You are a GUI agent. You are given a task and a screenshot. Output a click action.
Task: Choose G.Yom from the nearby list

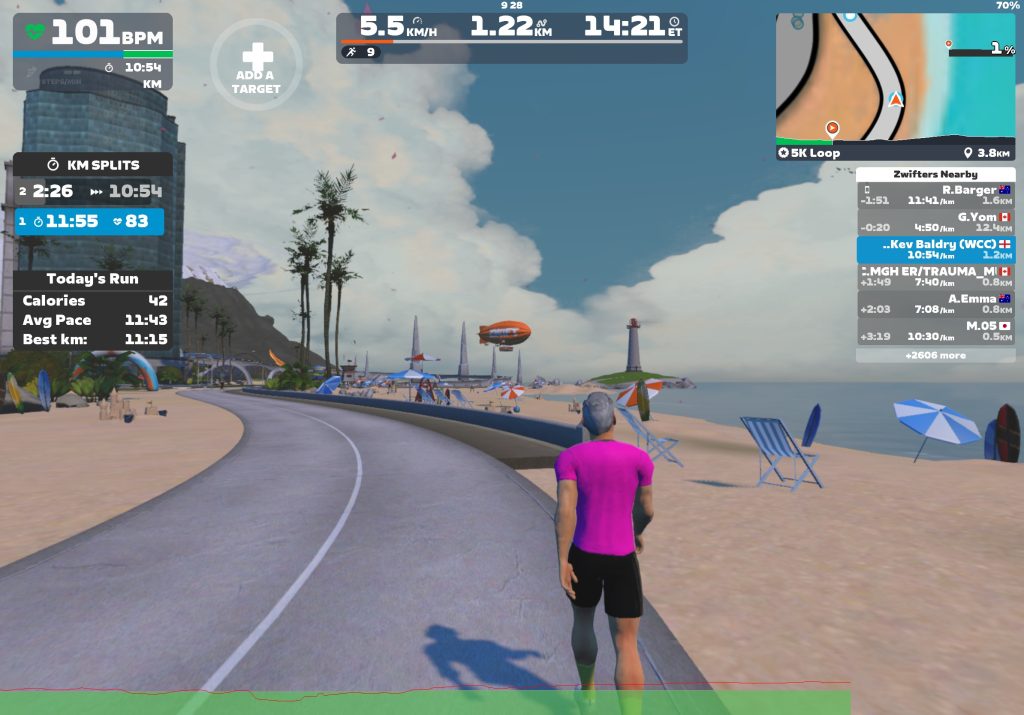coord(935,222)
